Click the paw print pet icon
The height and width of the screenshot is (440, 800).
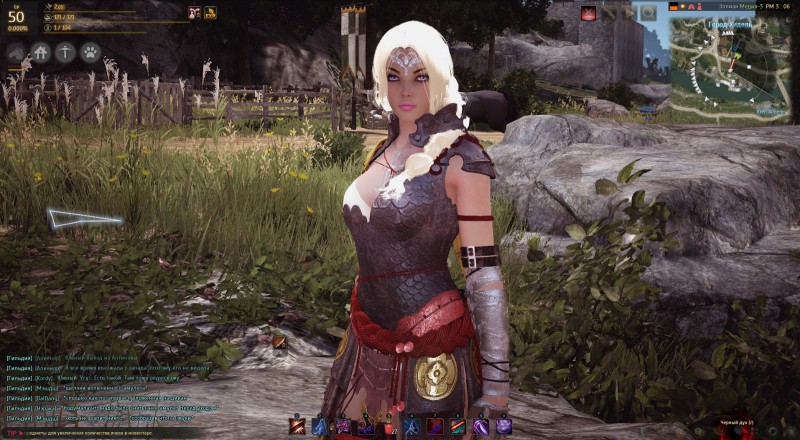[x=90, y=52]
